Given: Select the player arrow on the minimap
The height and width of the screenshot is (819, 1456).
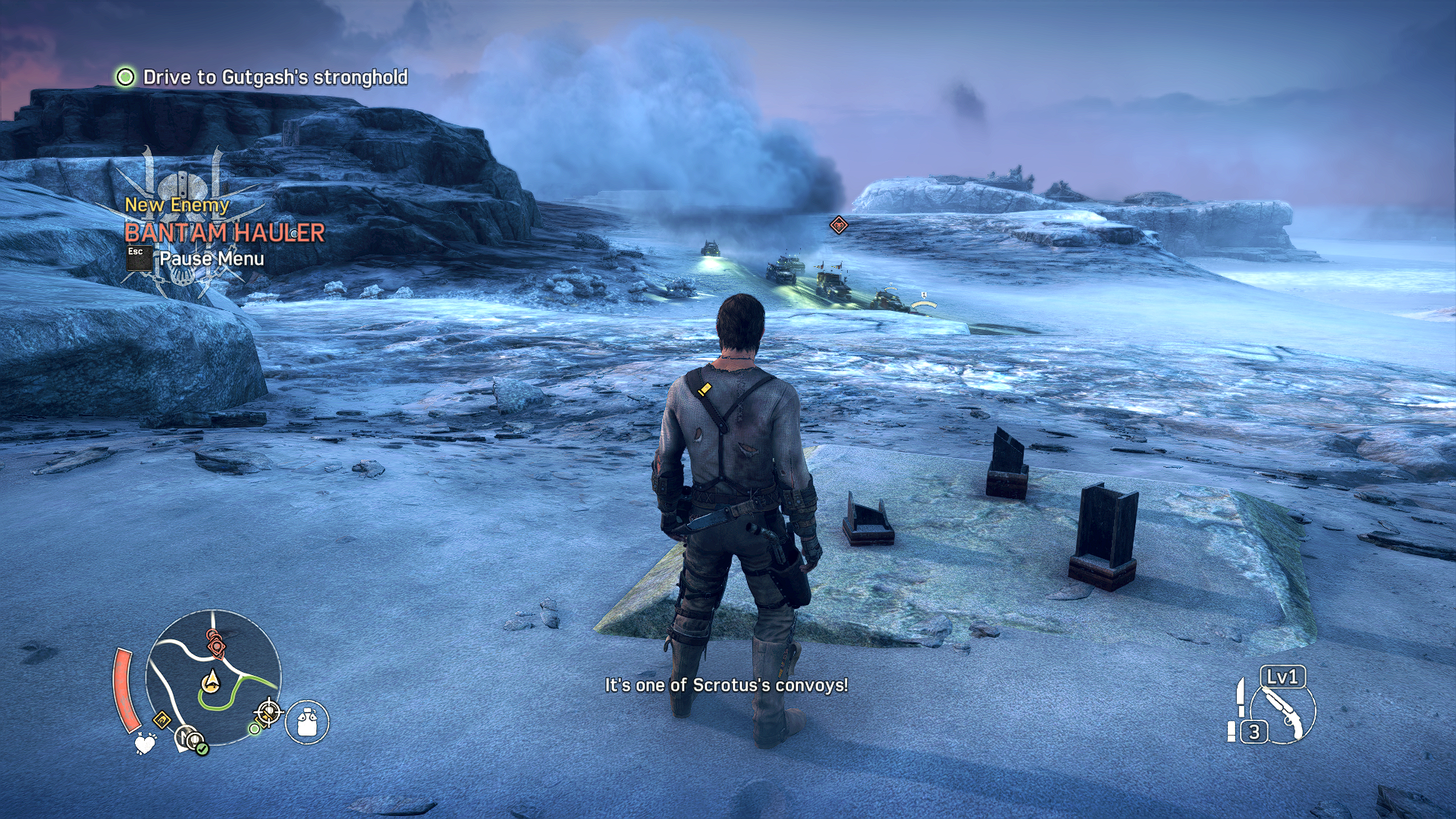Looking at the screenshot, I should click(212, 681).
